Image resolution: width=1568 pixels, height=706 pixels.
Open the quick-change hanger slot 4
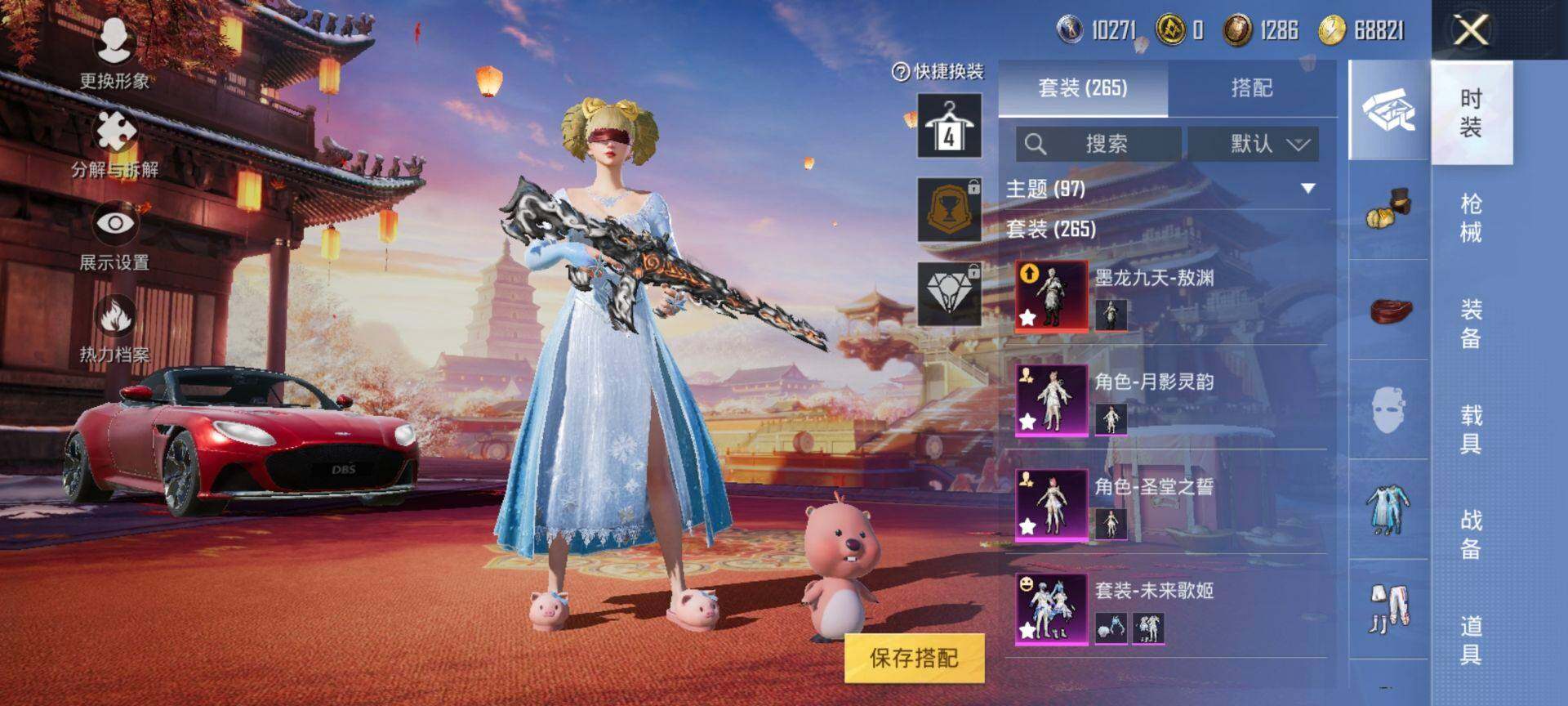[x=949, y=125]
